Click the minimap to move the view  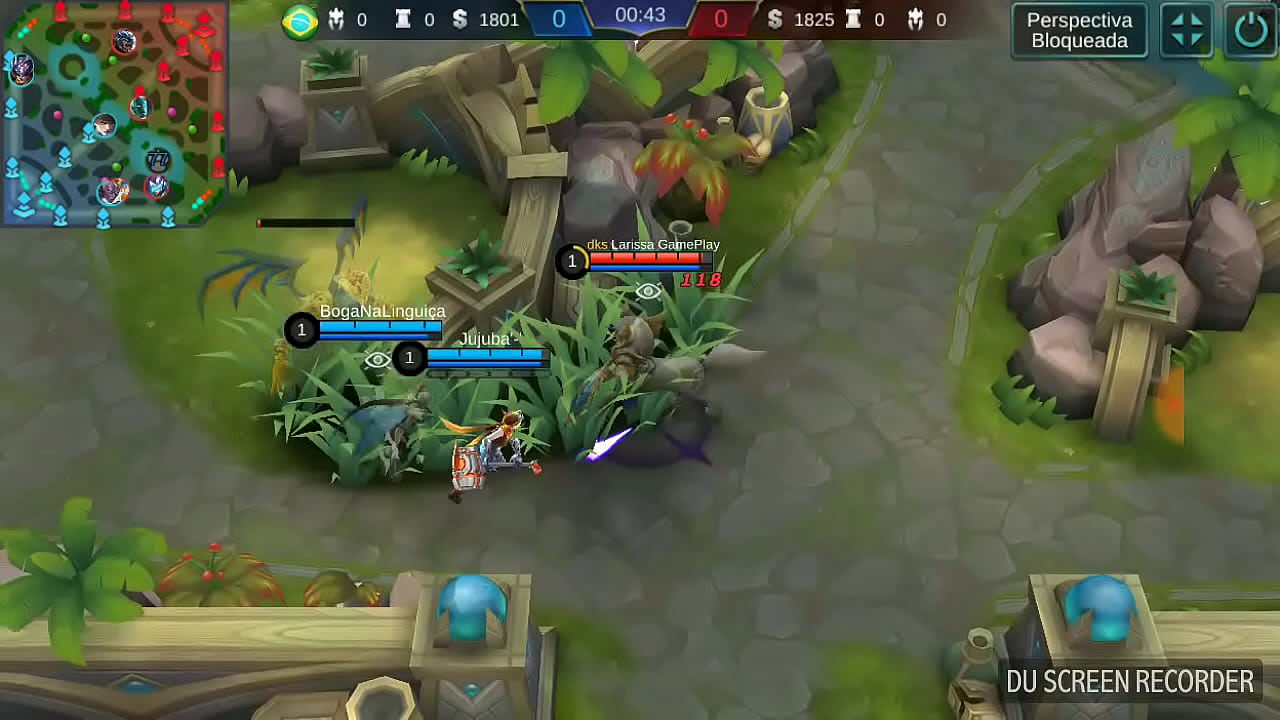click(113, 112)
